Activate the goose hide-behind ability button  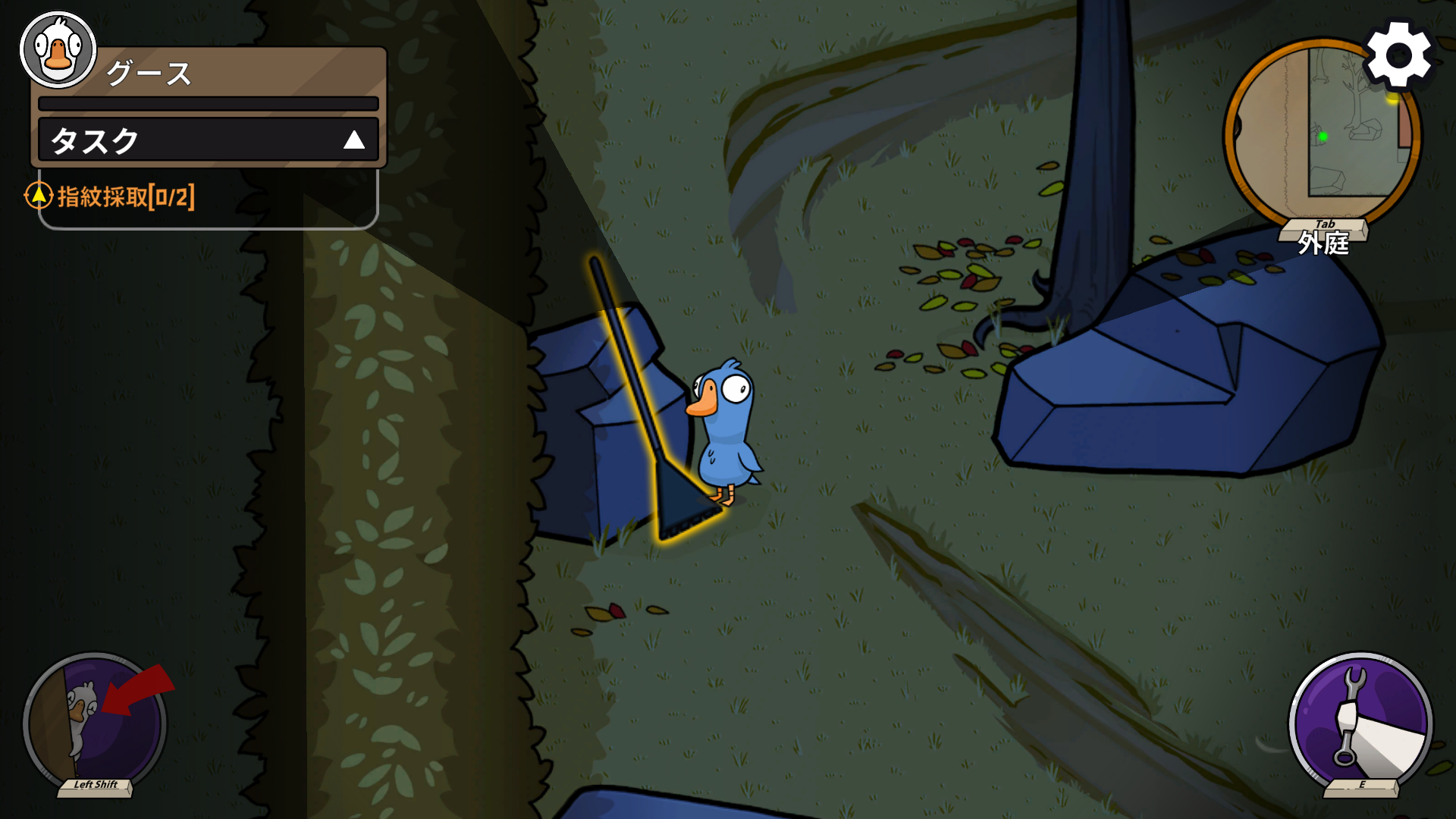[94, 723]
